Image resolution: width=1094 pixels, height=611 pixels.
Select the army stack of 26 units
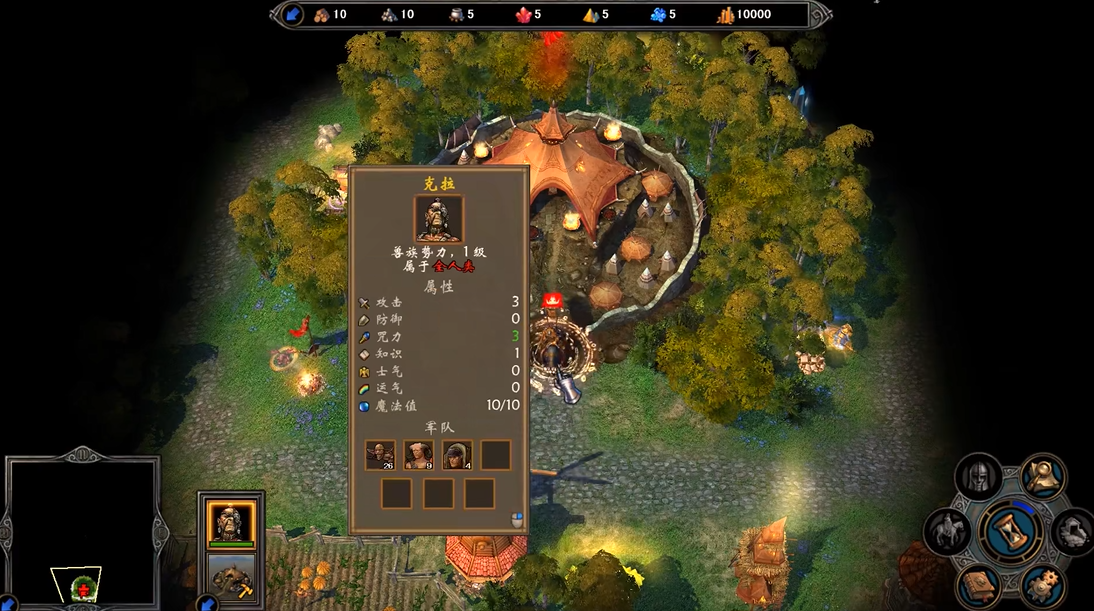pos(380,455)
